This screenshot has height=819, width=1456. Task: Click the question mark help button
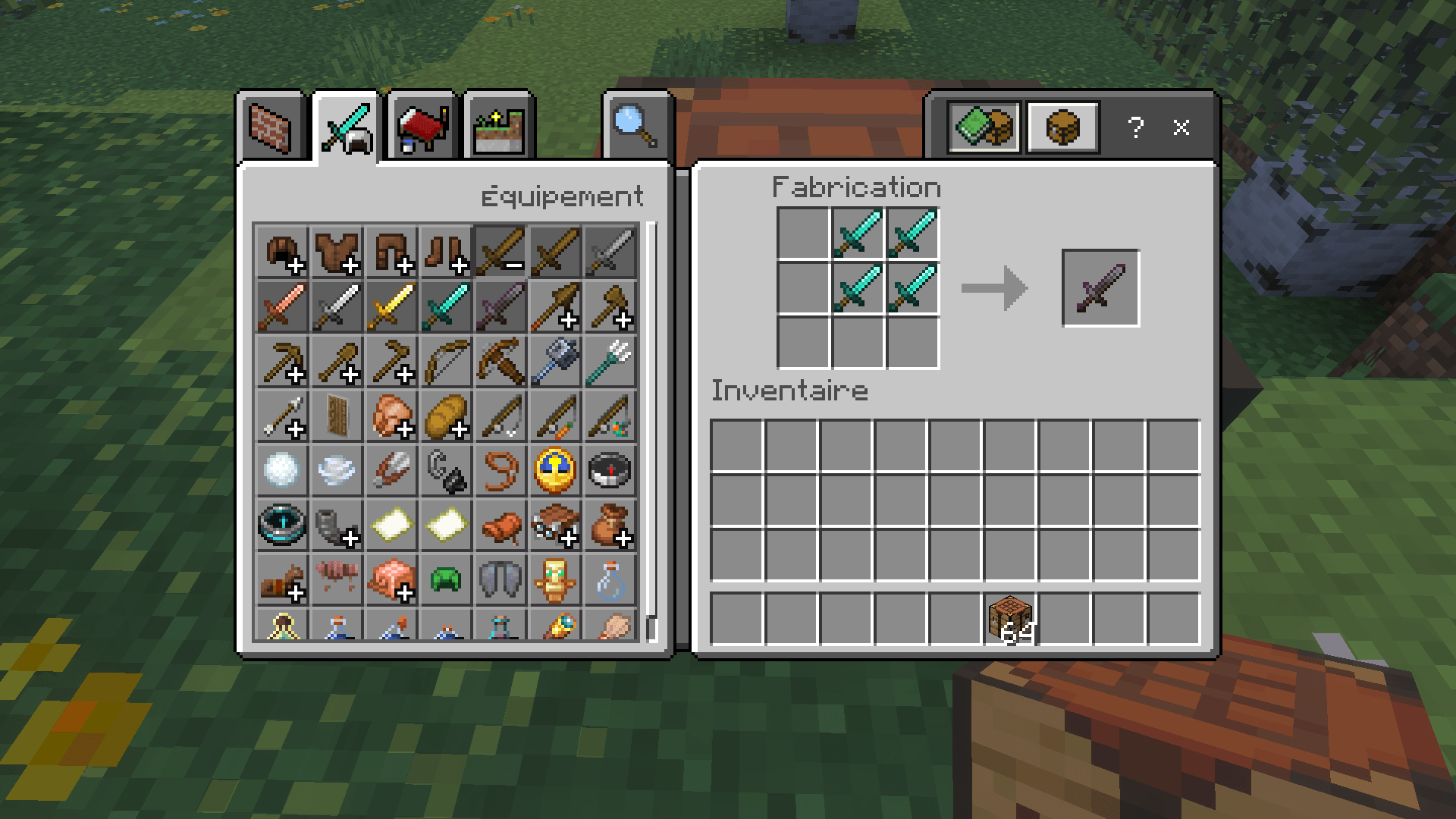point(1135,129)
